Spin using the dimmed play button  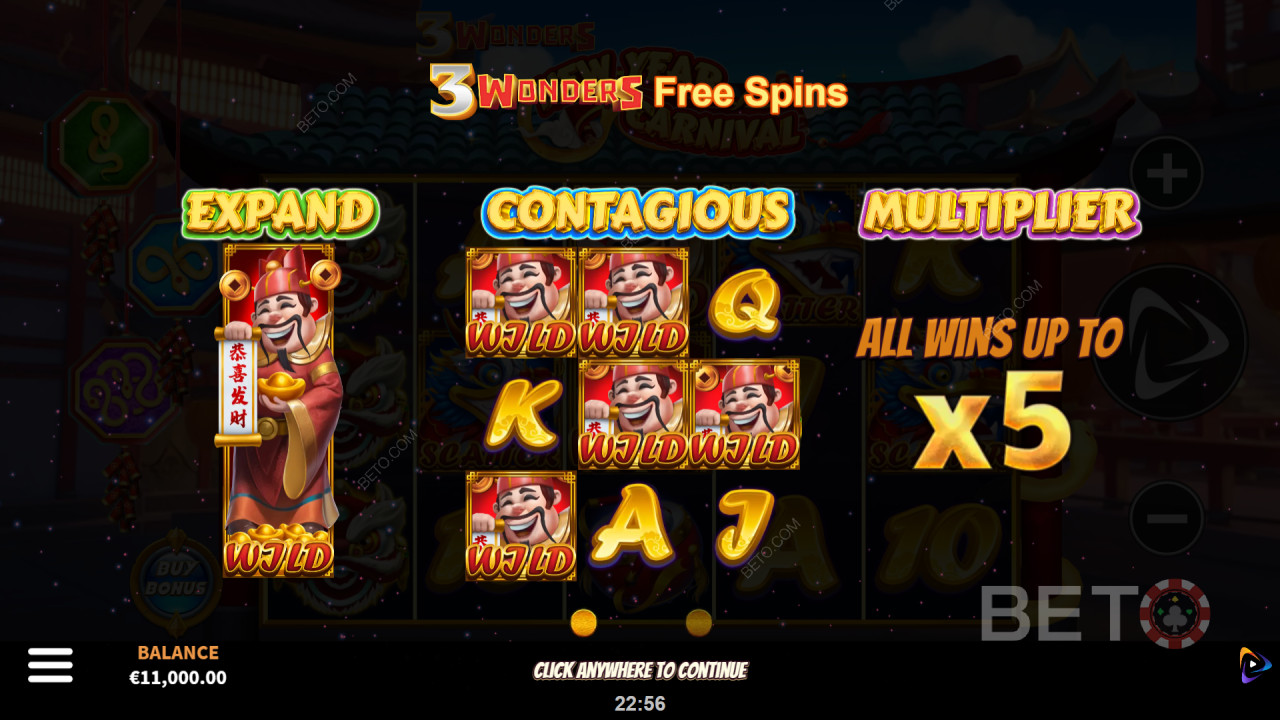click(x=1170, y=343)
